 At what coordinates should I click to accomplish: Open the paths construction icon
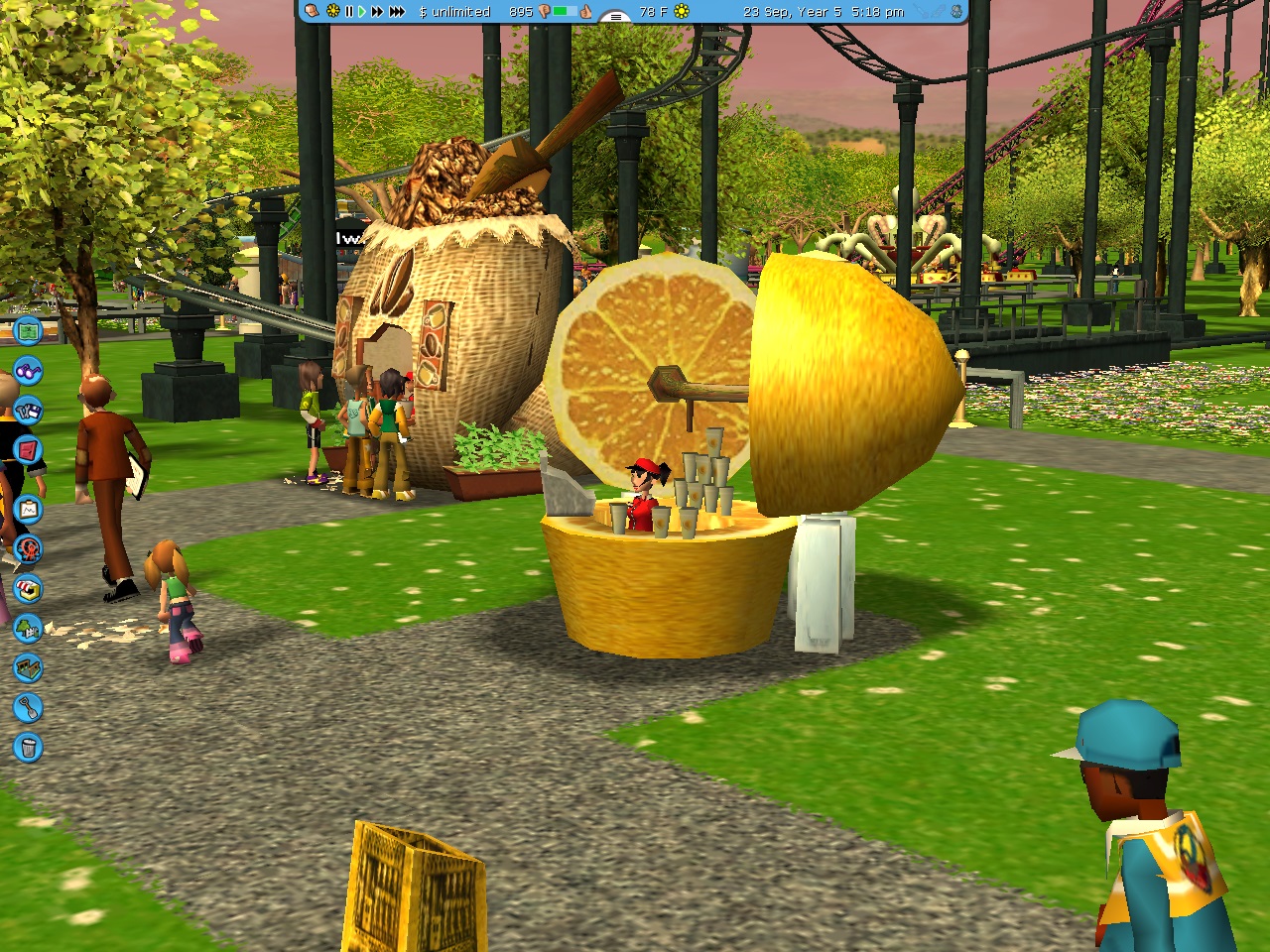pos(28,668)
